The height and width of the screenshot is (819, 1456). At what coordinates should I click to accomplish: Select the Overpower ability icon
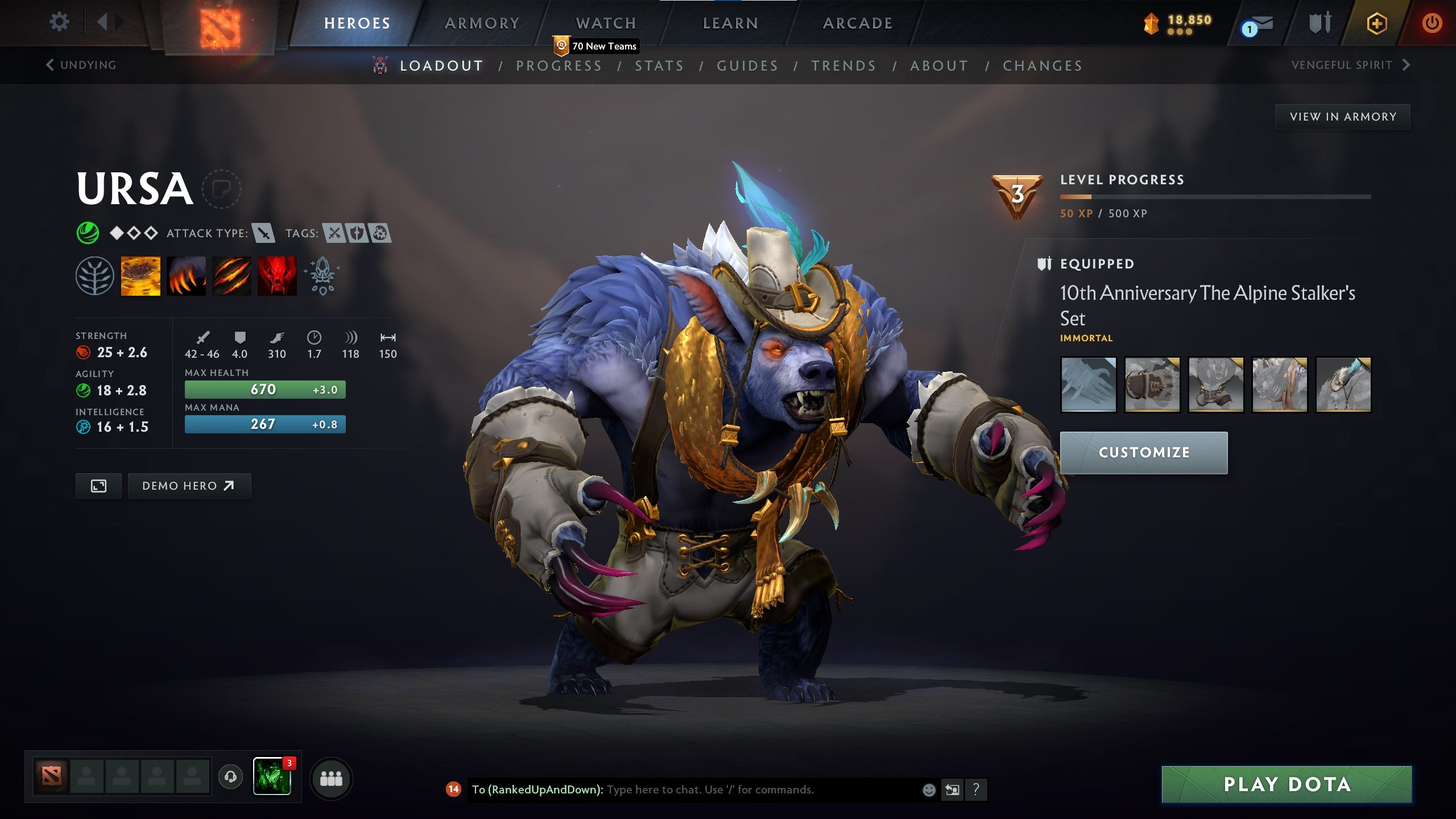tap(187, 278)
